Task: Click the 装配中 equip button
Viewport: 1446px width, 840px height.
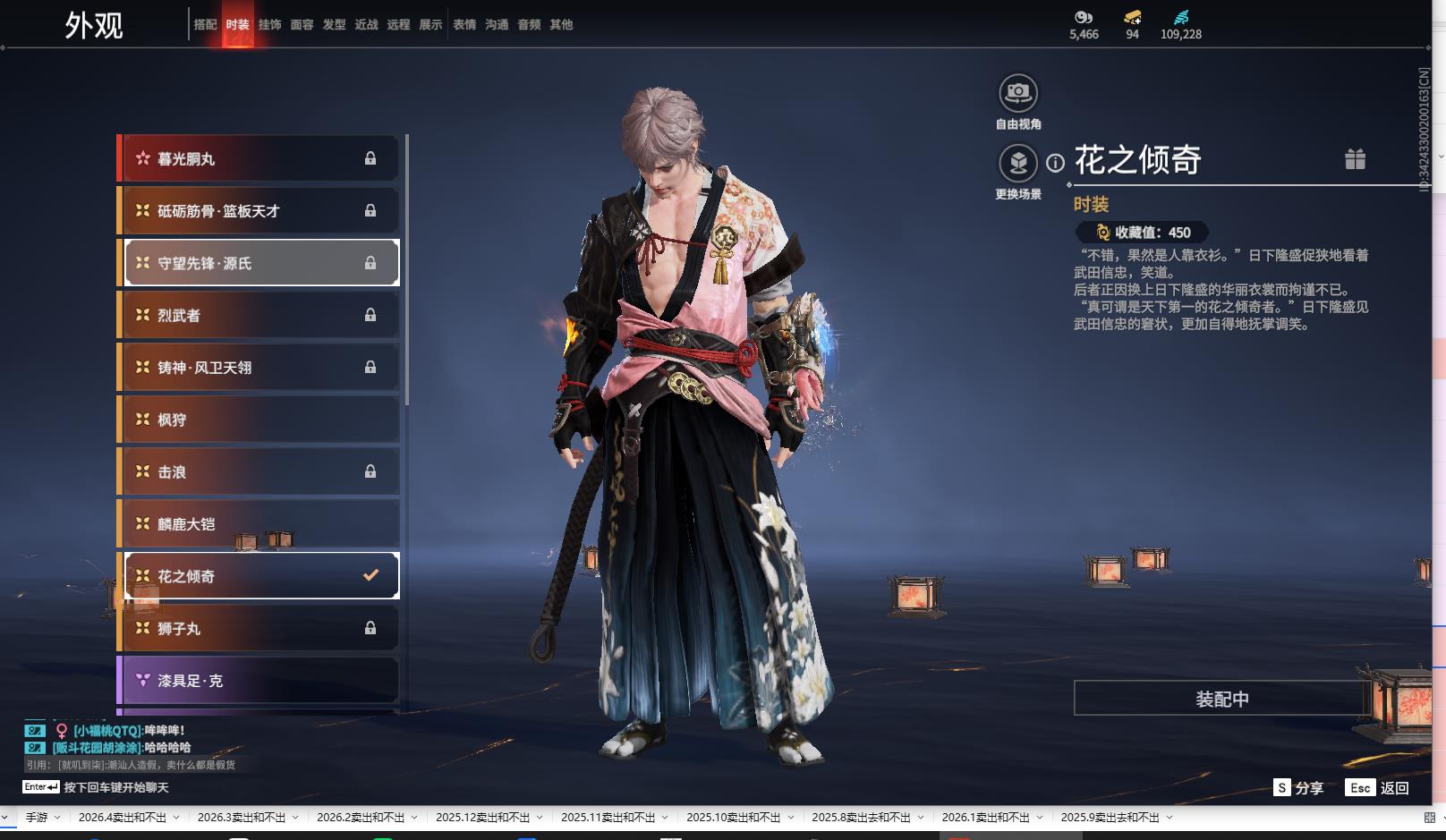Action: 1222,699
